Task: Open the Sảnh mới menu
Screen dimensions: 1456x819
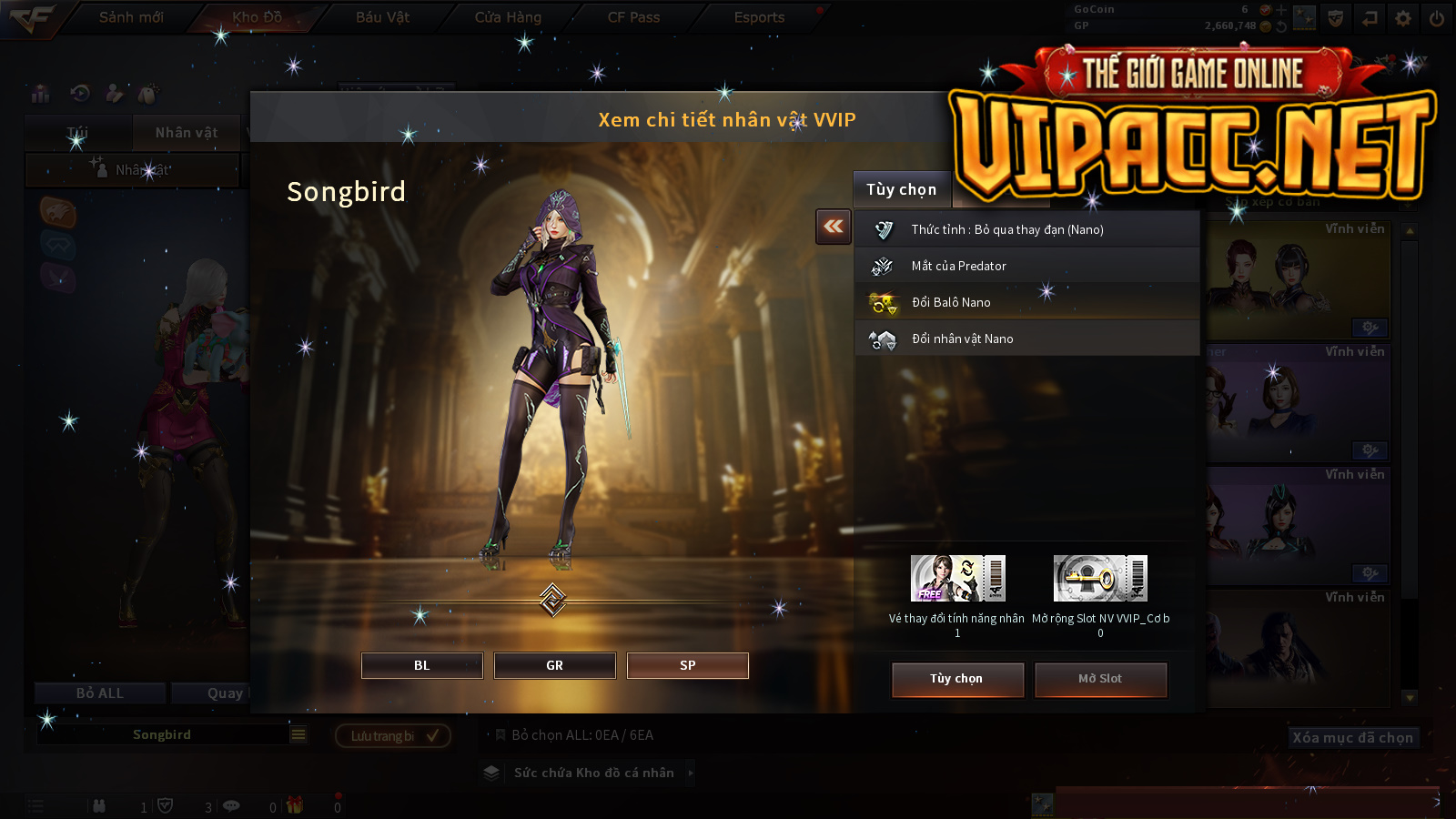Action: [x=131, y=17]
